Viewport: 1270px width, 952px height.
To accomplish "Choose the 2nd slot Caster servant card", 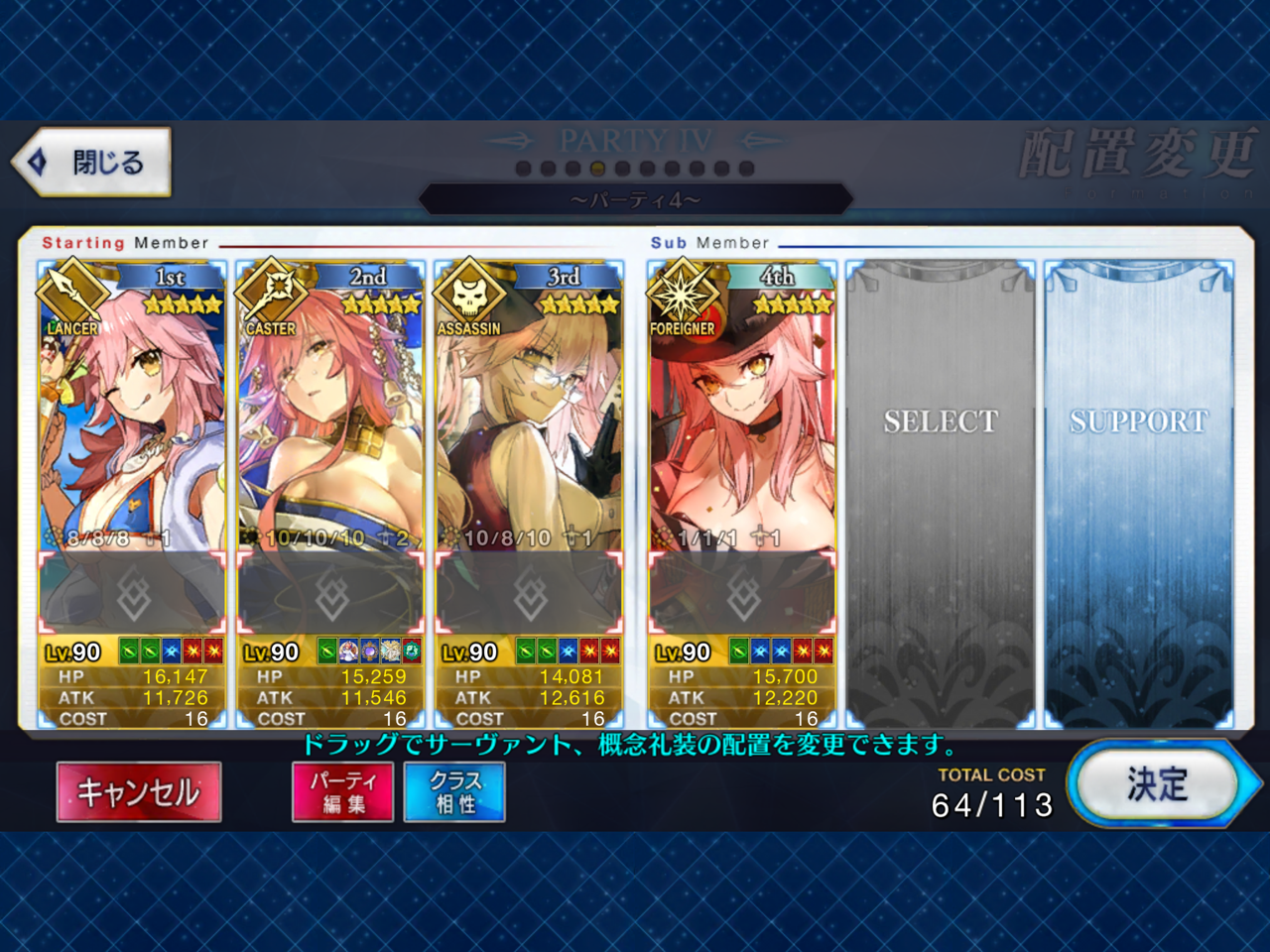I will coord(330,416).
